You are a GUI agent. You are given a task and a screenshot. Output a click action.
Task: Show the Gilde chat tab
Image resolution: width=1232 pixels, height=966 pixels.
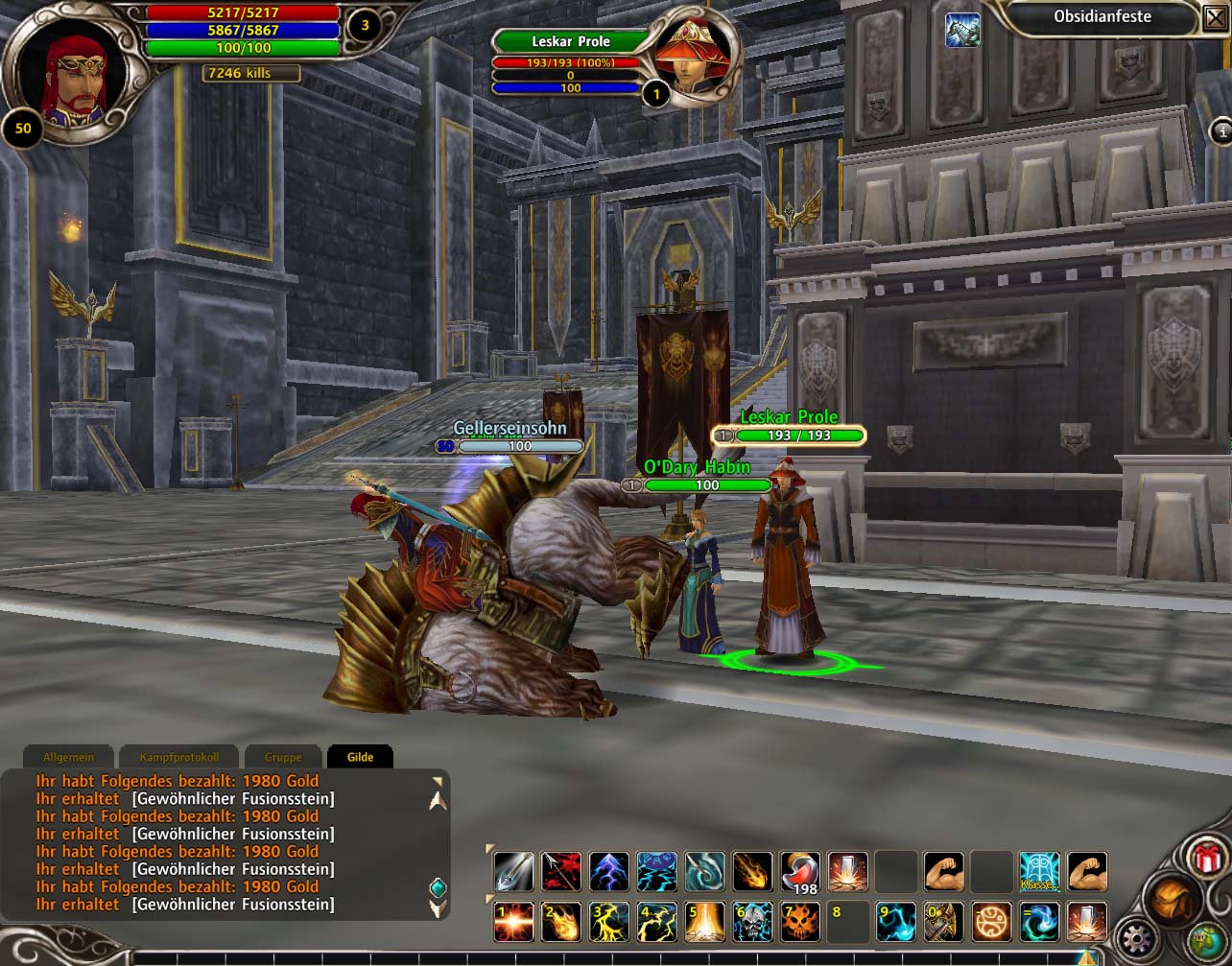360,757
